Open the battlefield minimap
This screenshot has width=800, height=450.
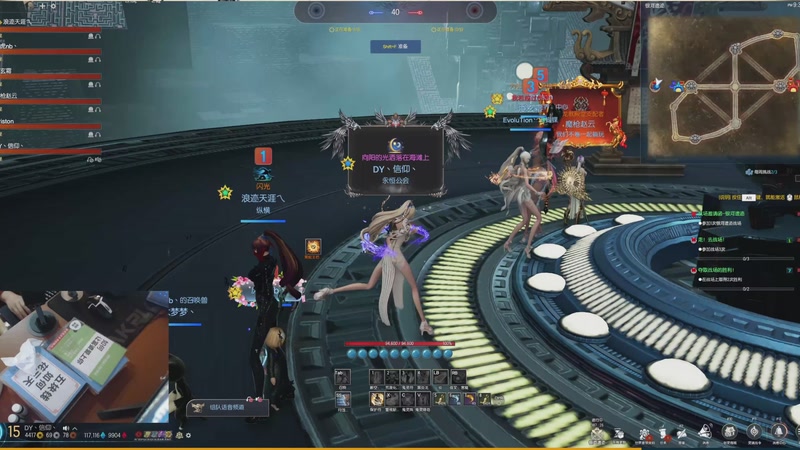tap(722, 78)
